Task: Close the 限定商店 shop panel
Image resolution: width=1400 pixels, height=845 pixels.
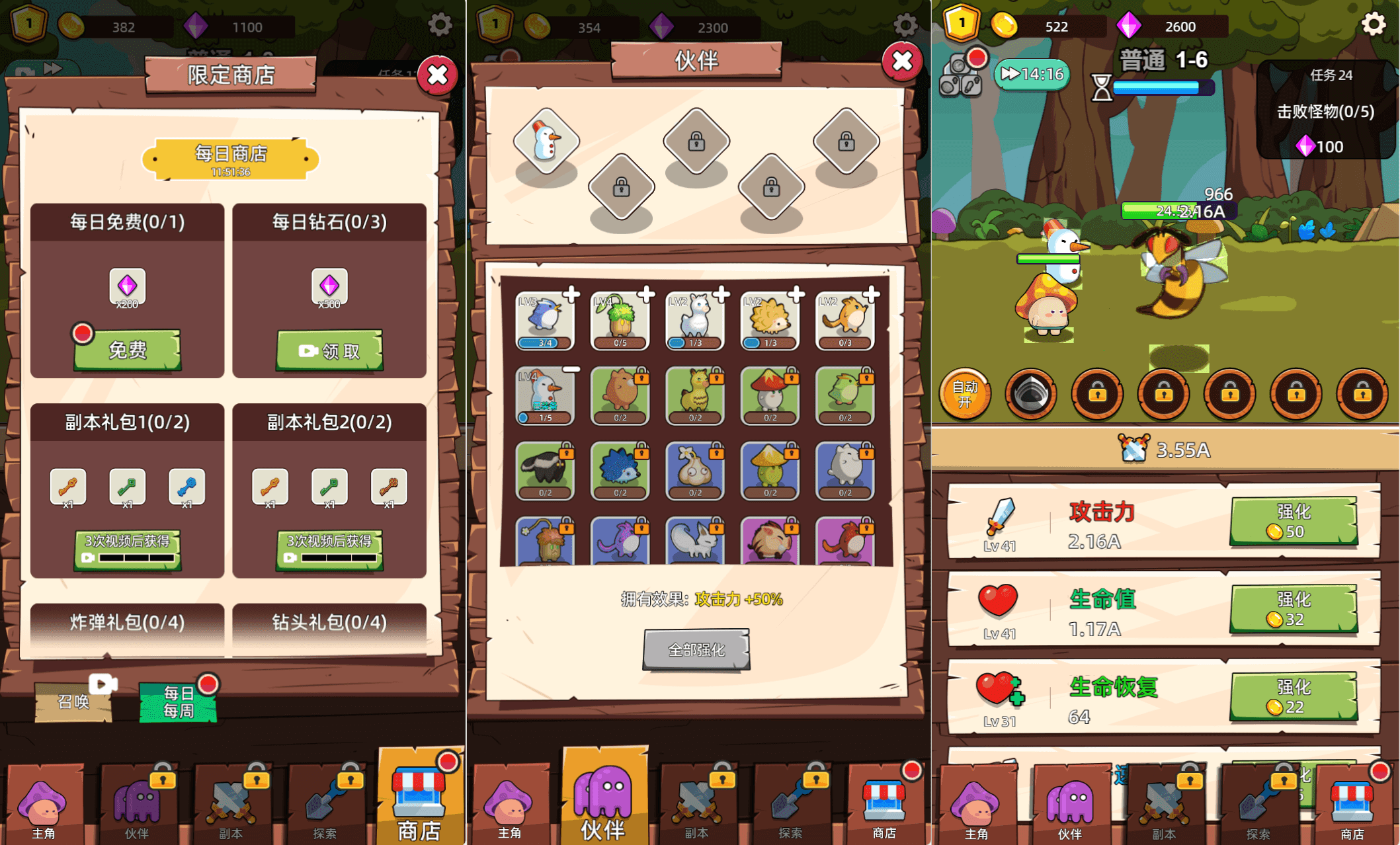Action: [437, 75]
